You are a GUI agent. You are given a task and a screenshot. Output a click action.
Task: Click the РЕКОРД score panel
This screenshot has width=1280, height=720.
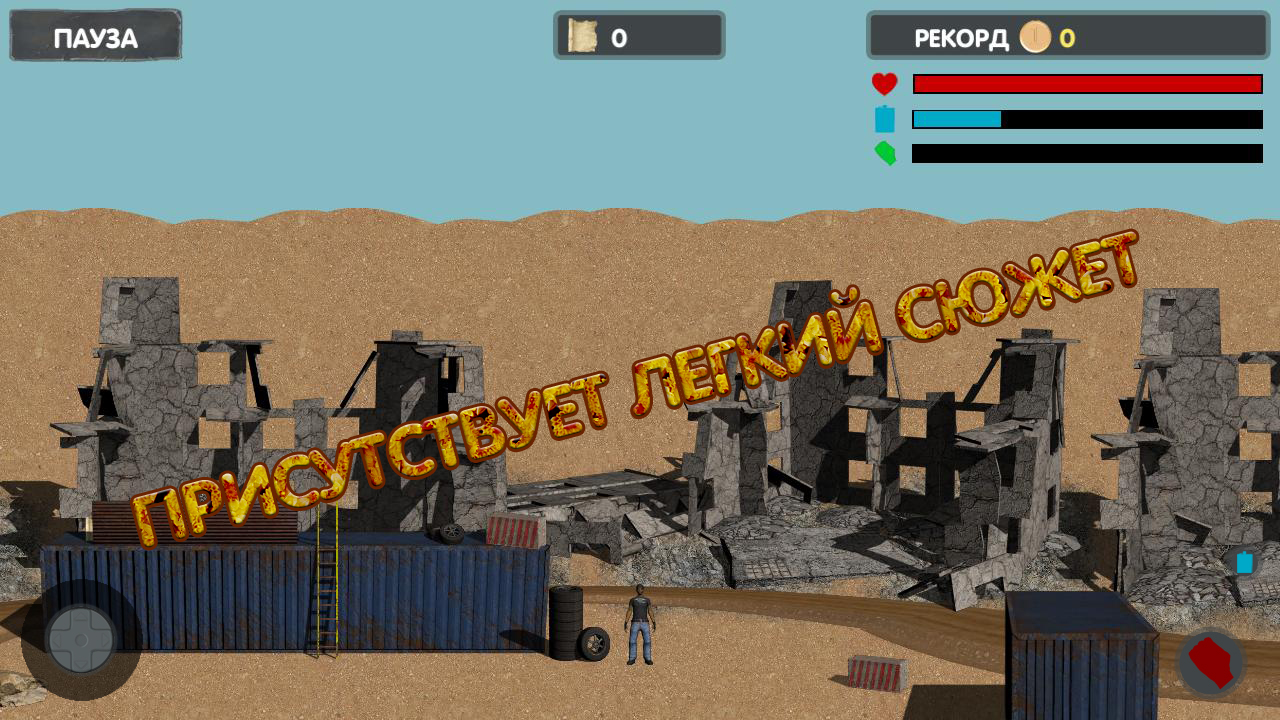click(x=1068, y=37)
